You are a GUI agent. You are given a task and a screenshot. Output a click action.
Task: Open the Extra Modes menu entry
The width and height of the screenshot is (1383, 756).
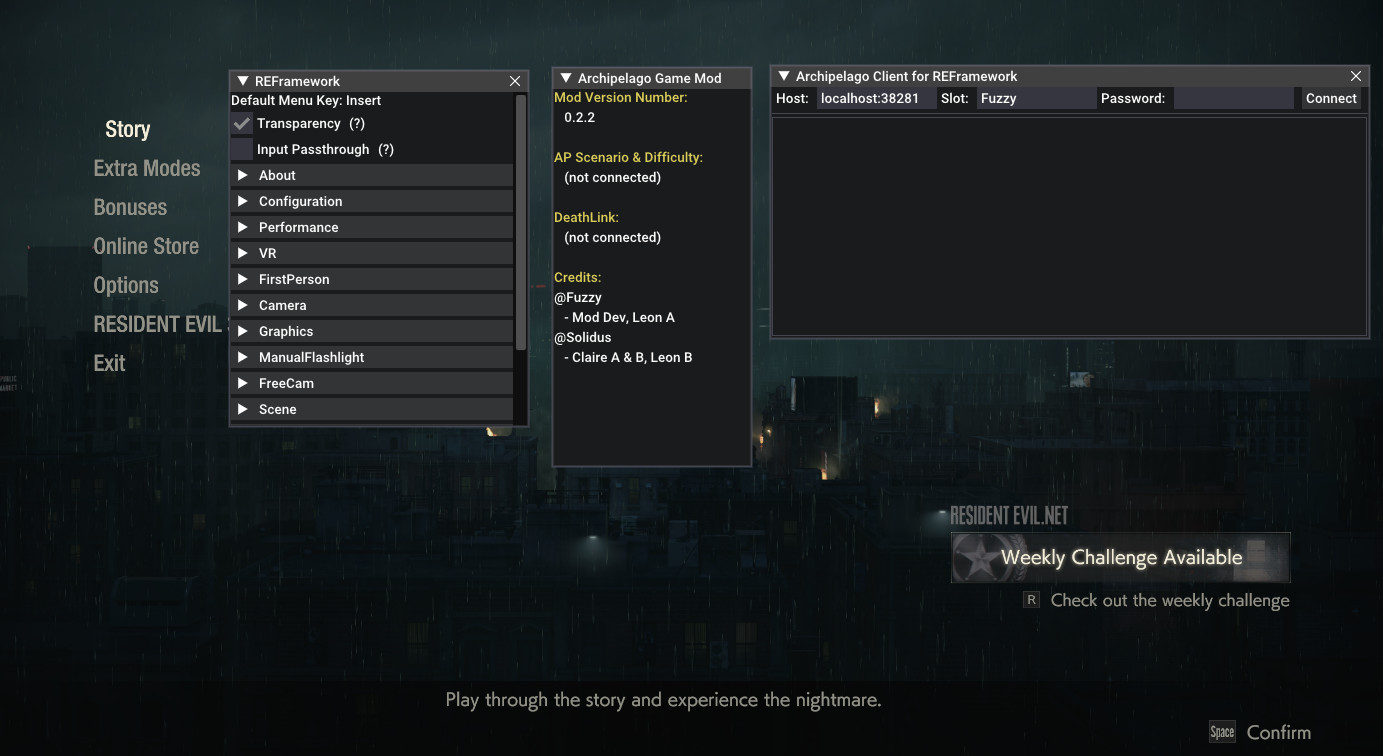[146, 168]
